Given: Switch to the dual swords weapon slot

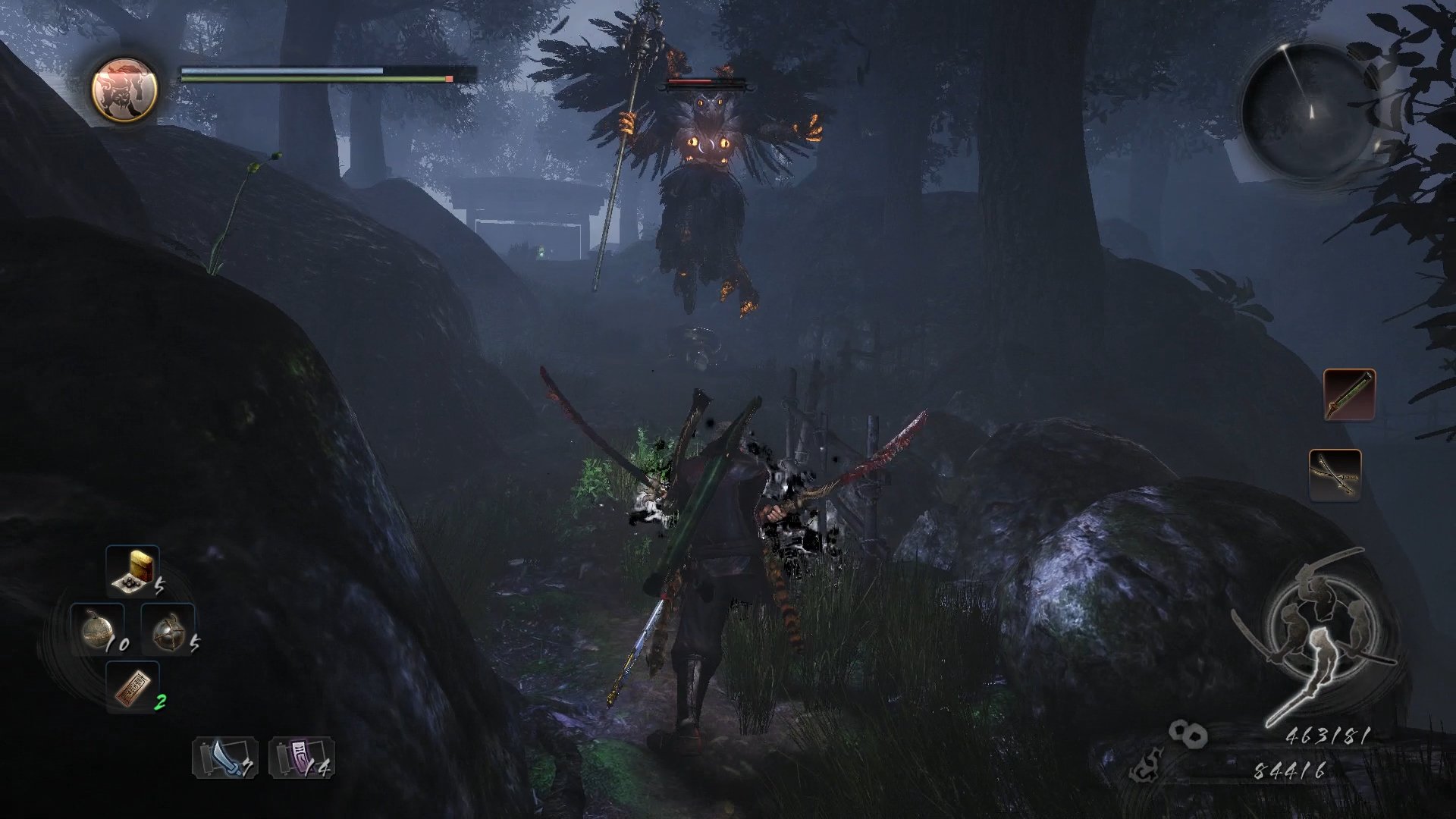Looking at the screenshot, I should (x=1335, y=474).
